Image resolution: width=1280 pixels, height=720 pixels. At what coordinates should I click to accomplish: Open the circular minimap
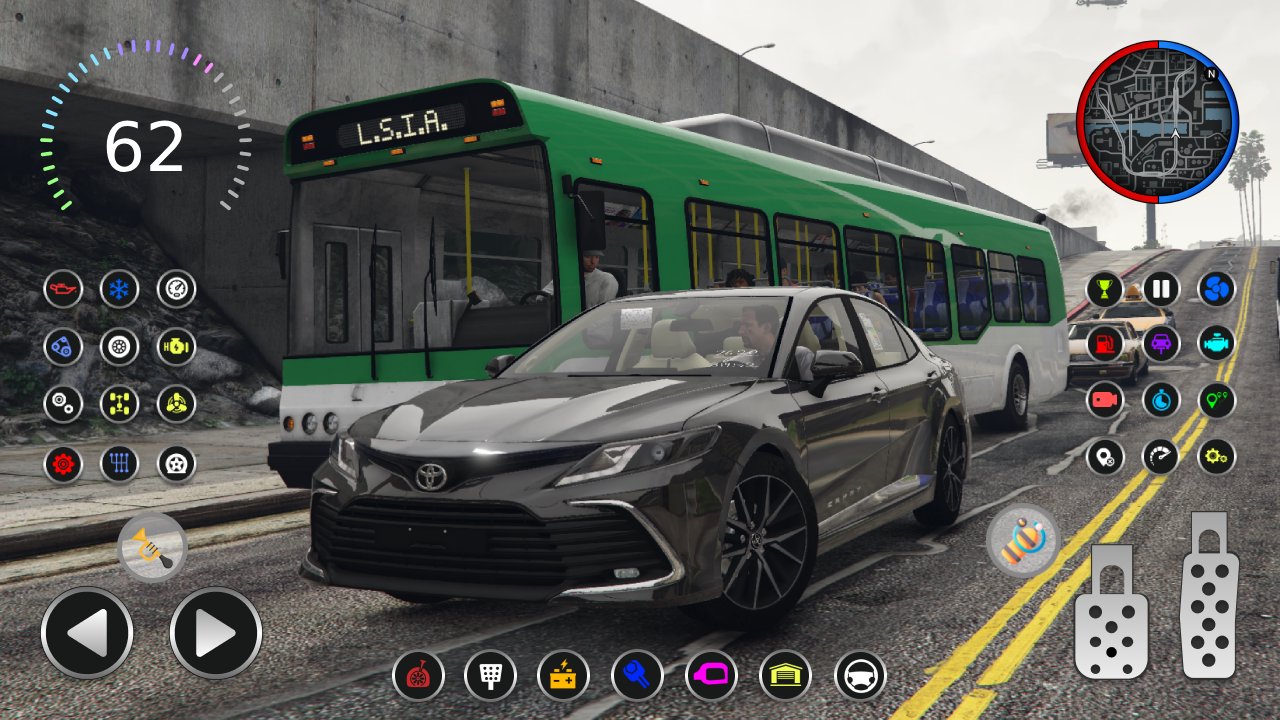pyautogui.click(x=1157, y=121)
